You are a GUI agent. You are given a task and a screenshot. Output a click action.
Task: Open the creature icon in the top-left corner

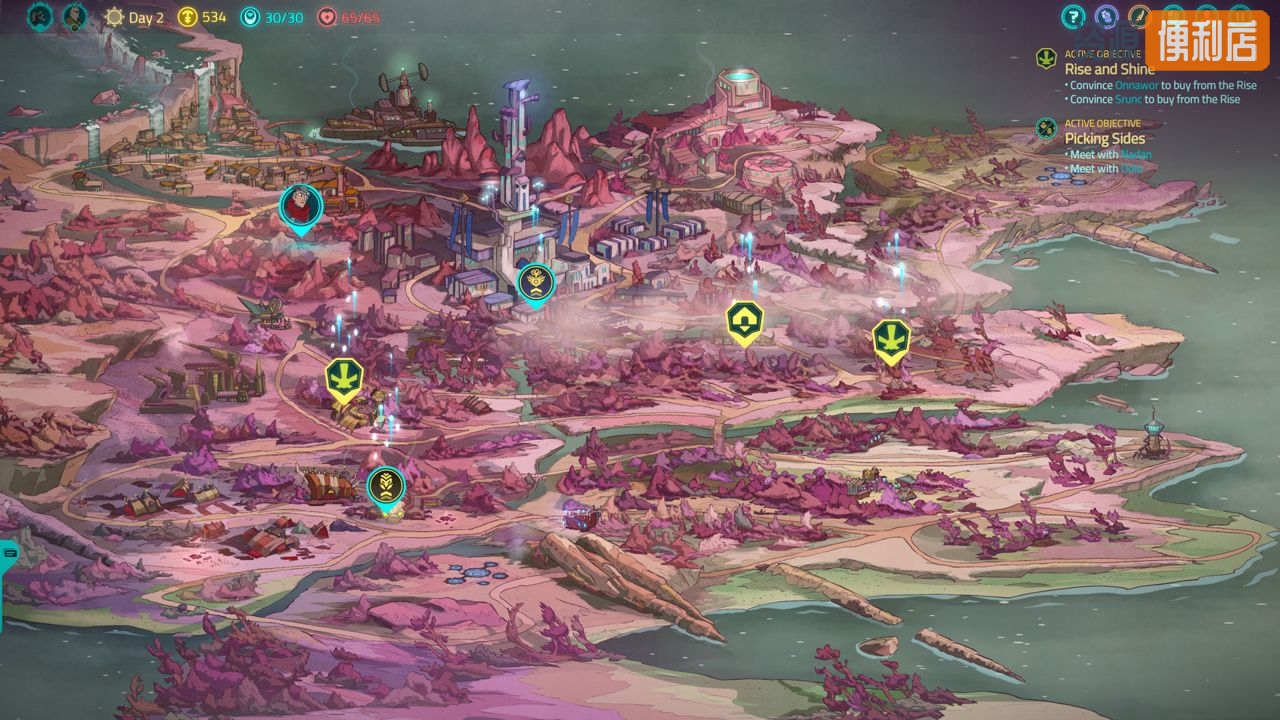point(40,17)
